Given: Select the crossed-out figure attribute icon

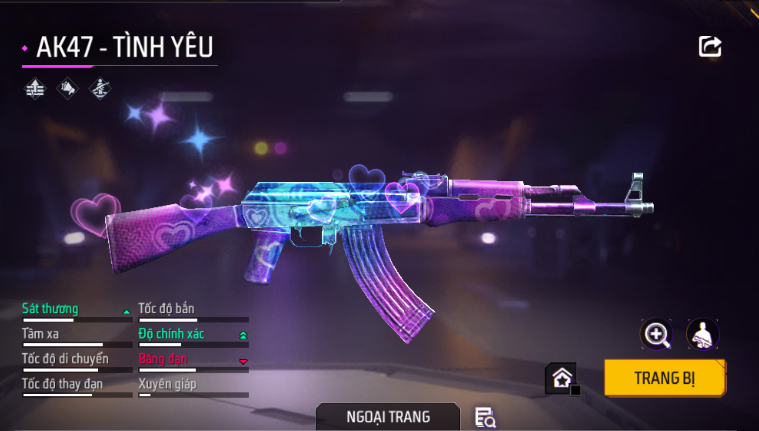Looking at the screenshot, I should click(101, 88).
